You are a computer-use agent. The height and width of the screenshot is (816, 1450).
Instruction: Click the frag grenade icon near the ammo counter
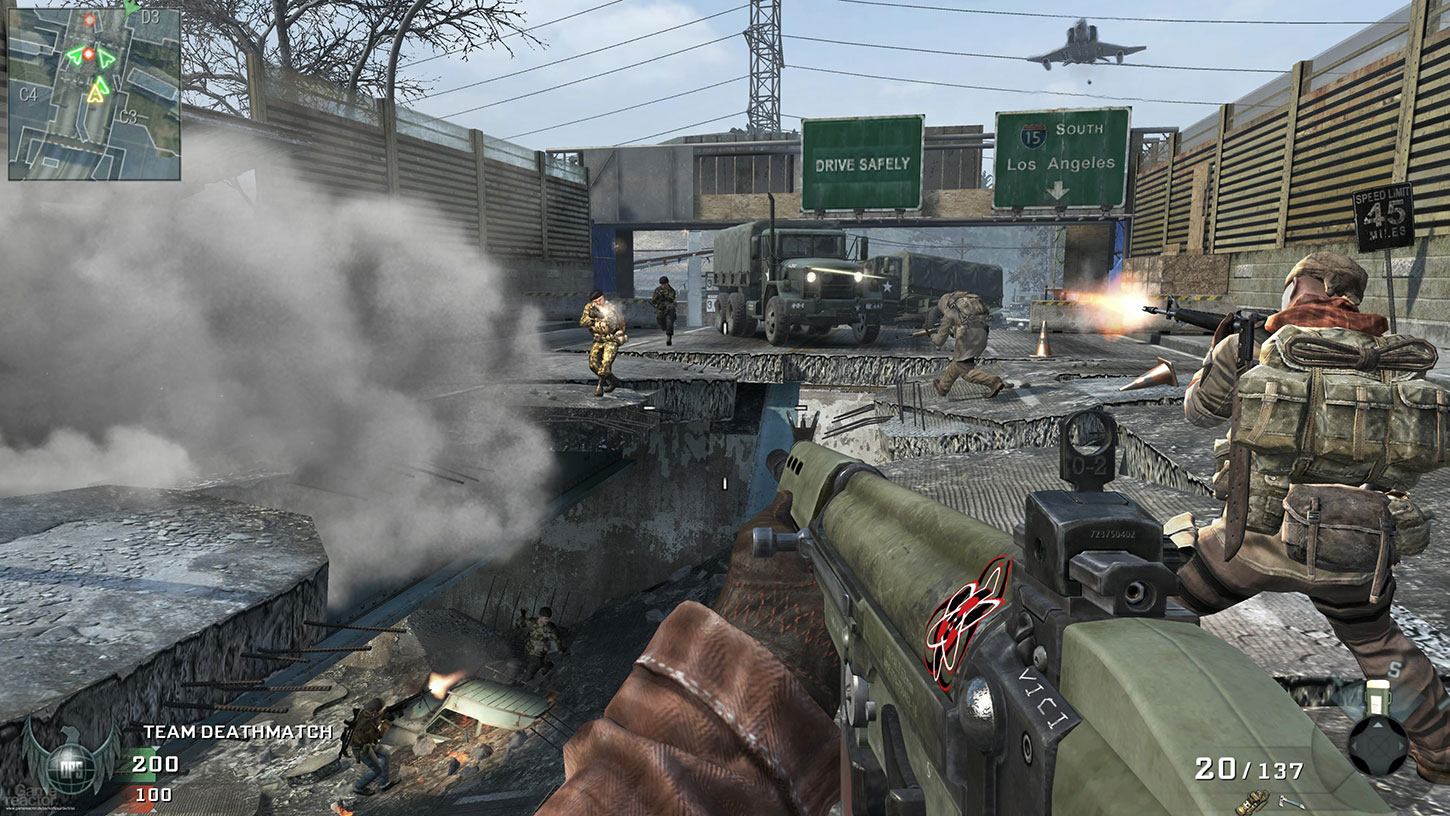(1253, 802)
